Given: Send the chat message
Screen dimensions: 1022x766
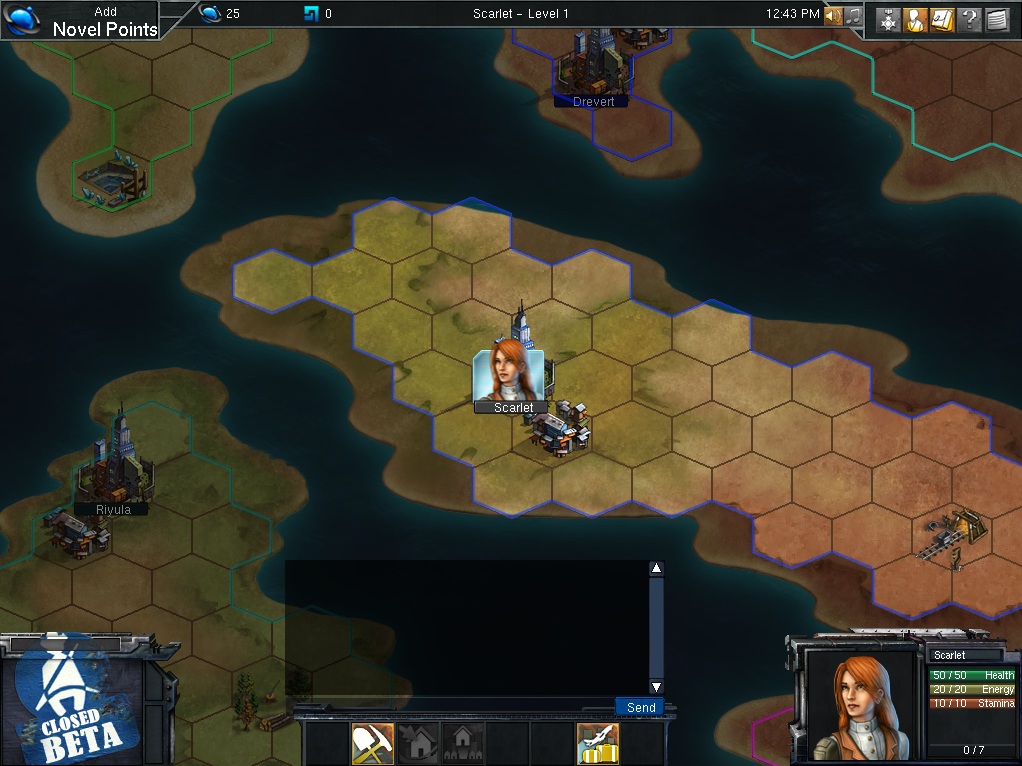Looking at the screenshot, I should coord(640,707).
